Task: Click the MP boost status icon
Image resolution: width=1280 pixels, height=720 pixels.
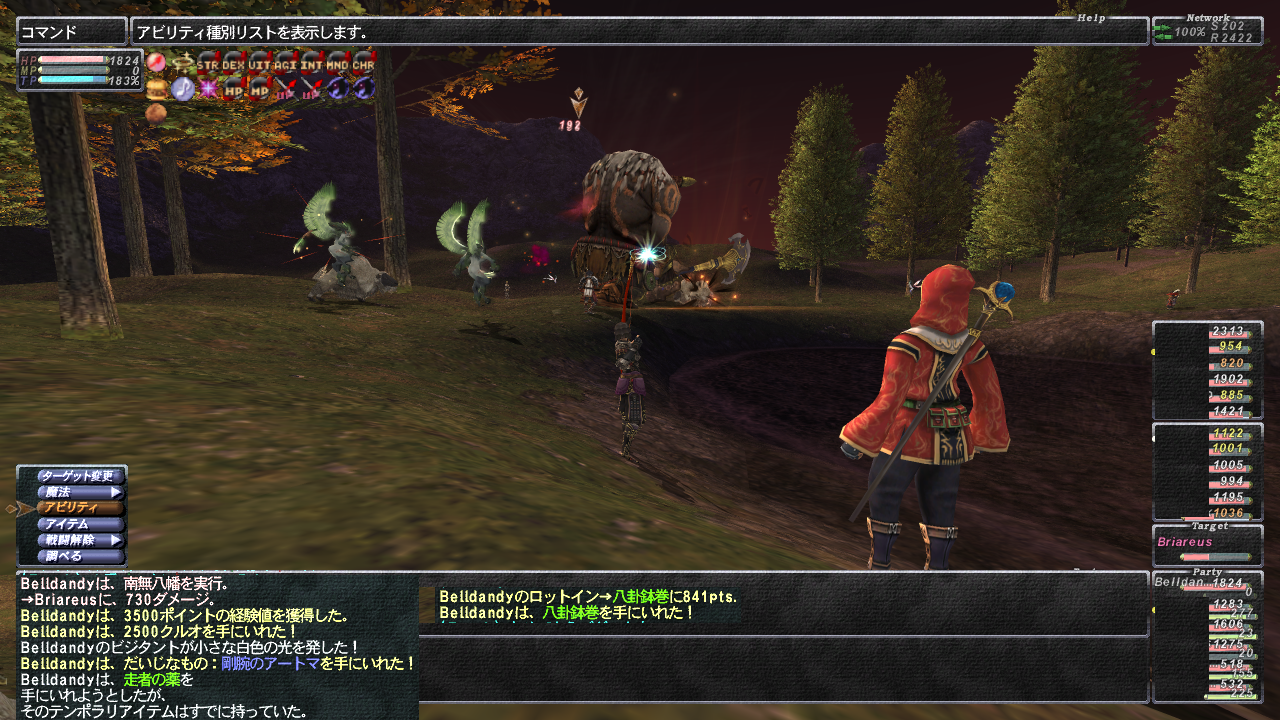Action: coord(260,89)
